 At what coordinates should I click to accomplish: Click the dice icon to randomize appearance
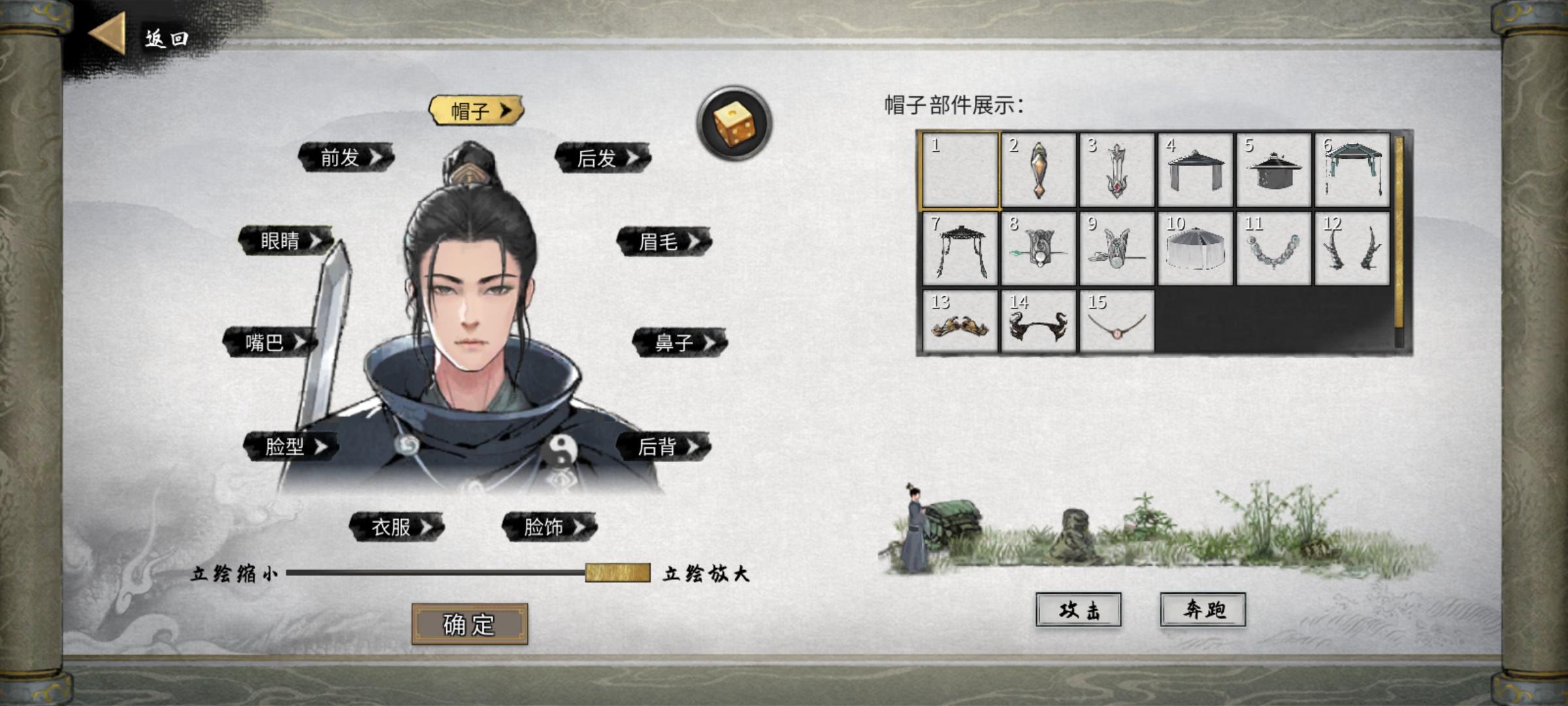tap(733, 121)
